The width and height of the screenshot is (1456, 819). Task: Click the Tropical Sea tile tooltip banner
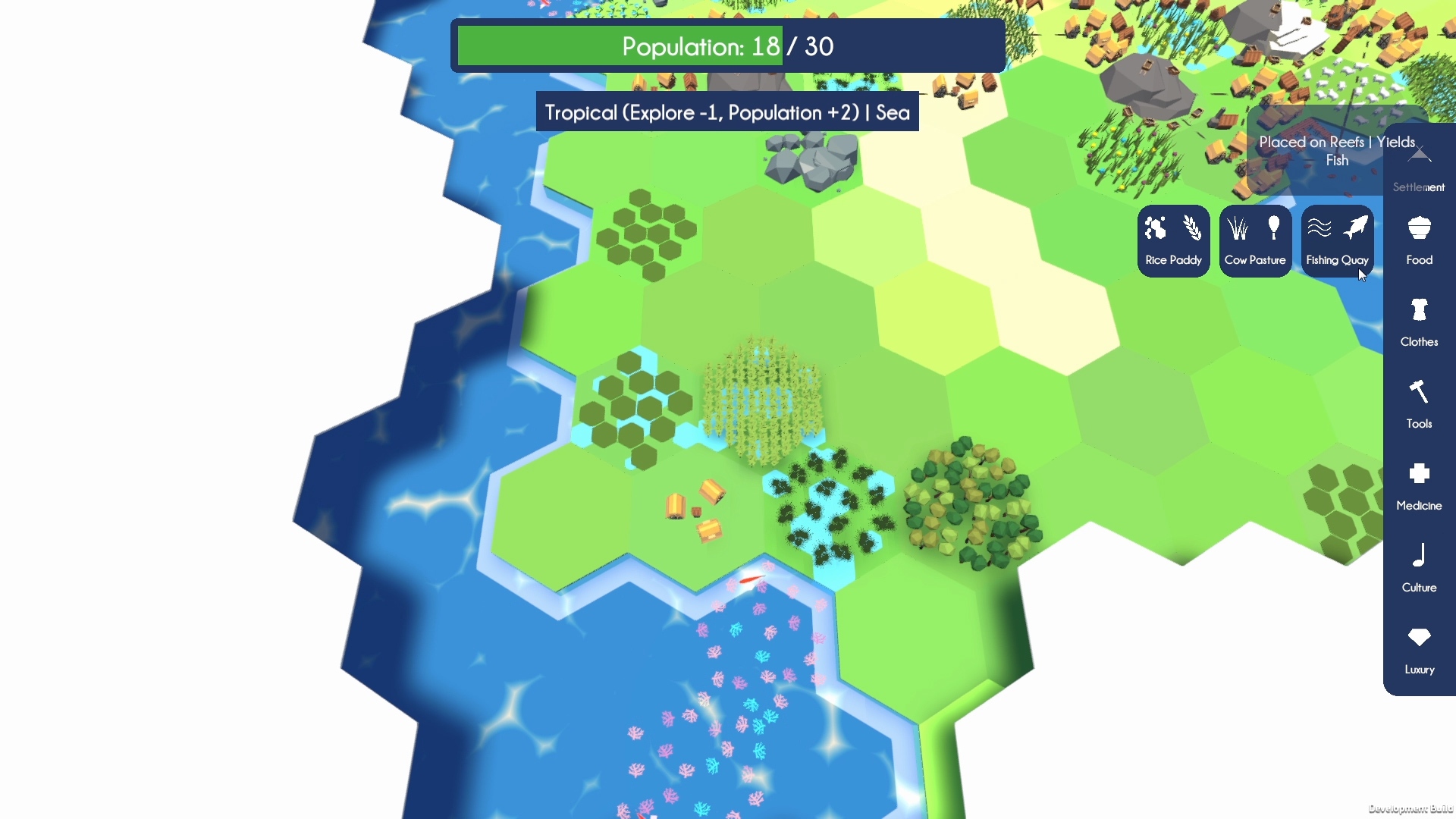pos(726,111)
